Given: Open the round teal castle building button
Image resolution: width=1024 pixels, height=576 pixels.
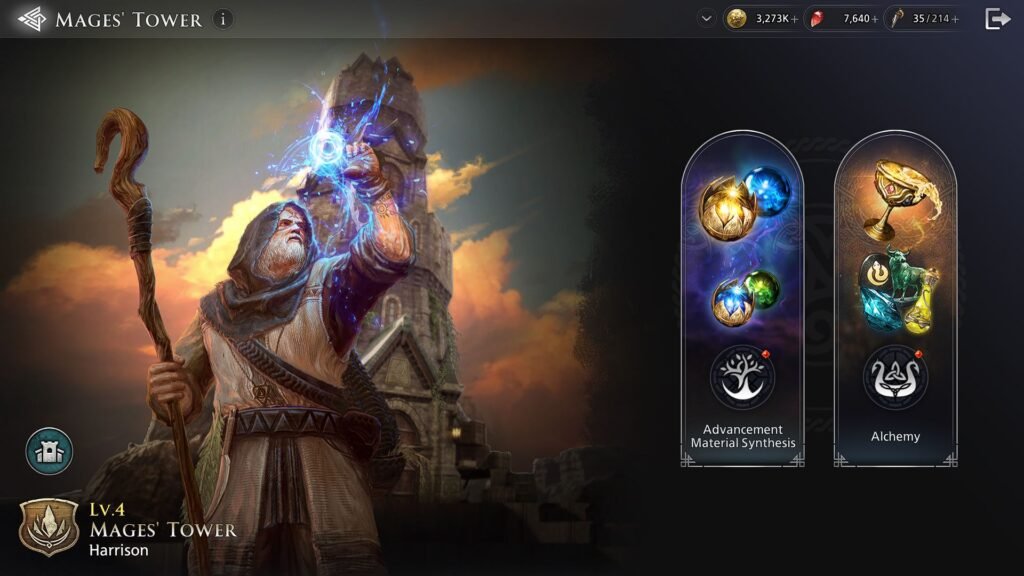Looking at the screenshot, I should 49,451.
